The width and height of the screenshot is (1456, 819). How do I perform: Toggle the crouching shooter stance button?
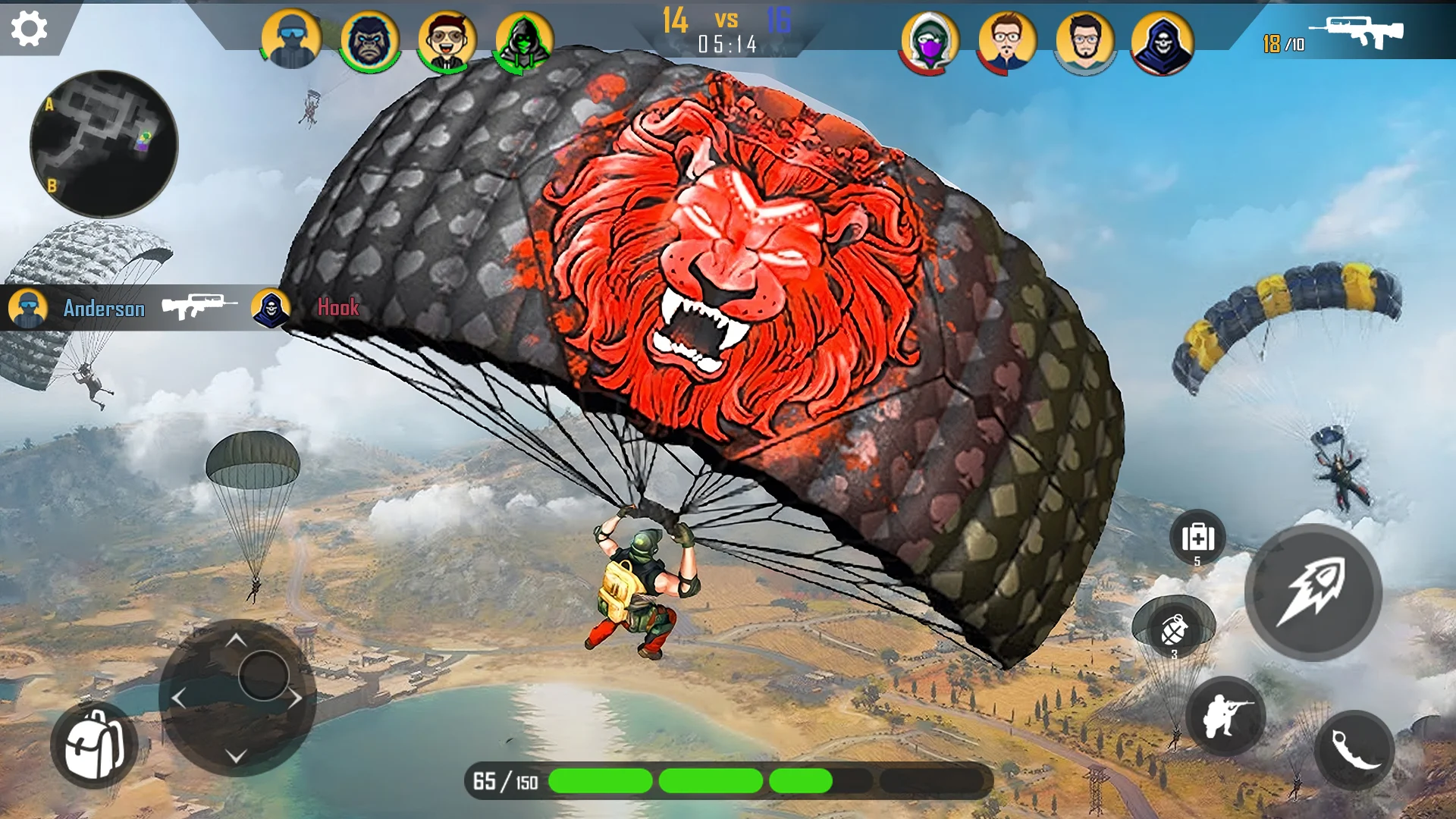[x=1225, y=716]
